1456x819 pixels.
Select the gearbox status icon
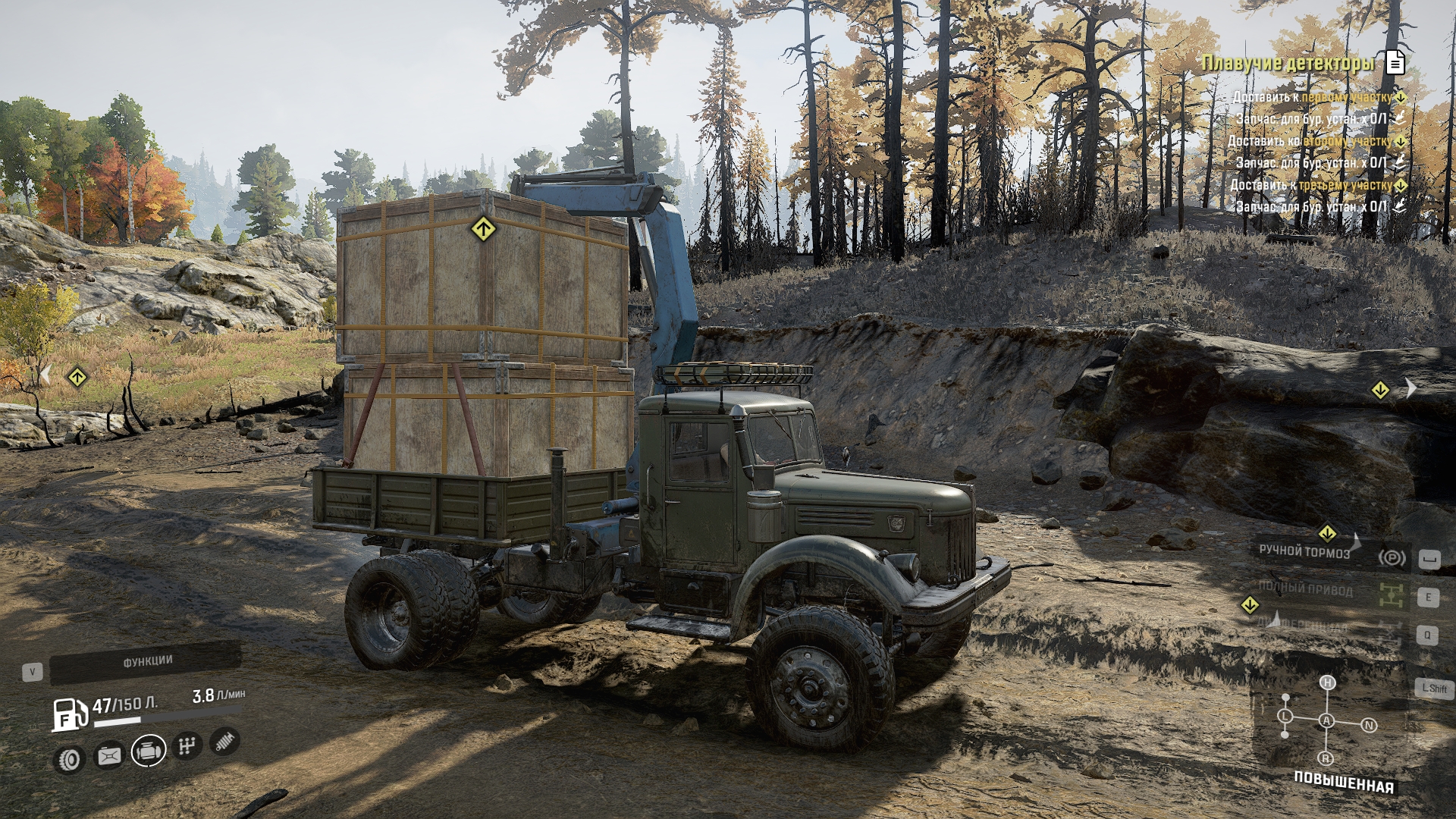pos(187,746)
